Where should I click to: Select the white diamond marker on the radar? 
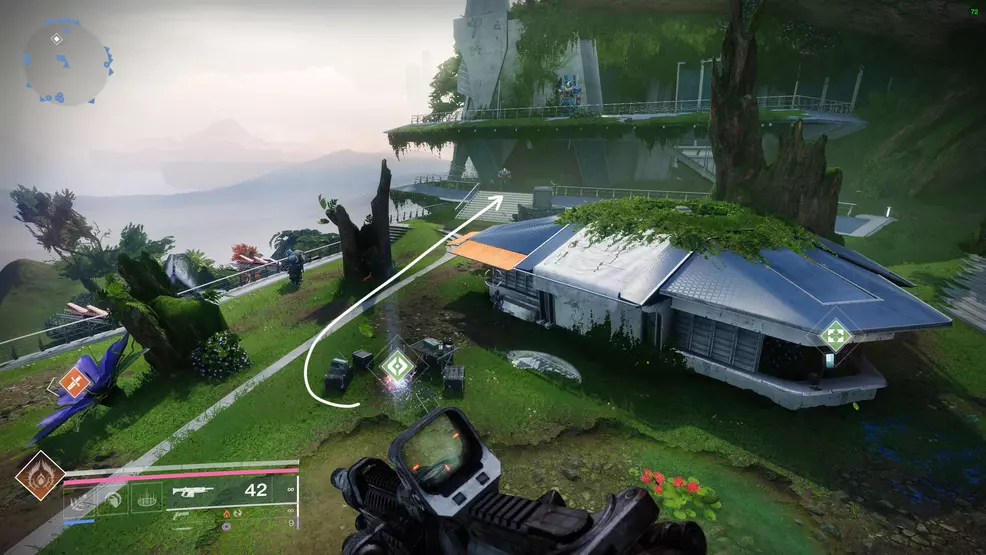tap(57, 39)
